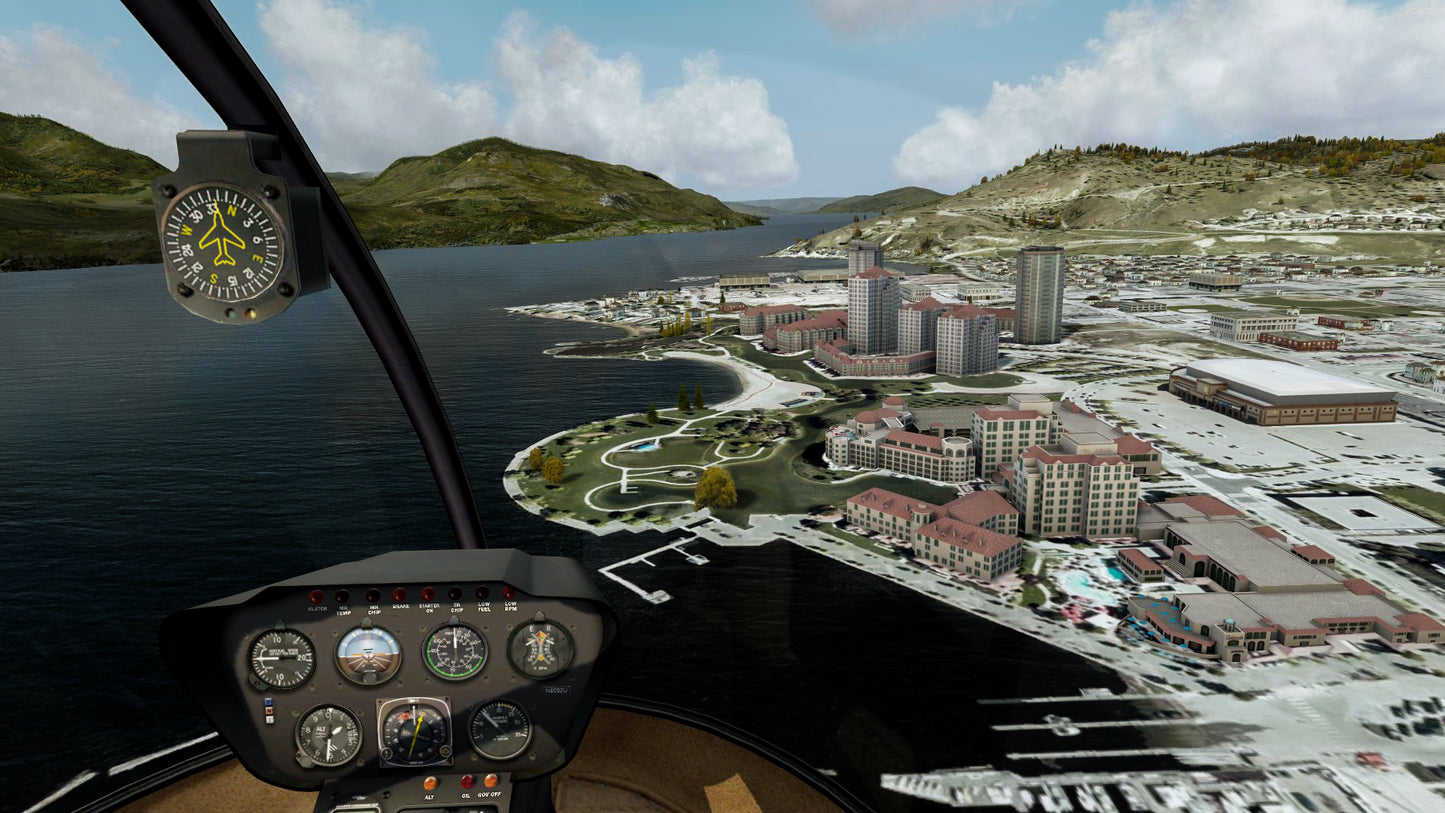The image size is (1445, 813).
Task: Turn the altimeter pressure setting knob
Action: tap(303, 760)
